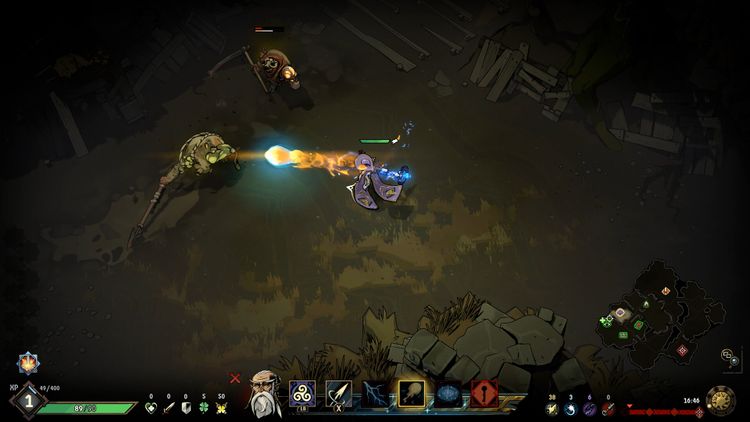Cast the blue lightning spell

click(376, 394)
